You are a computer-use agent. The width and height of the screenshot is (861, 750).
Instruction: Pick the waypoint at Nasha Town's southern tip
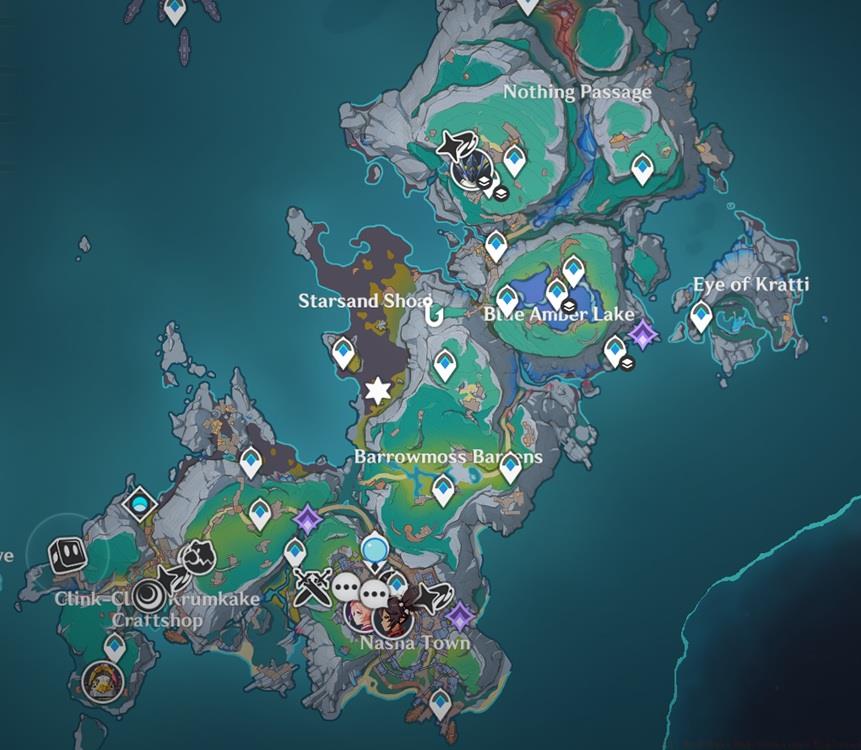point(440,704)
